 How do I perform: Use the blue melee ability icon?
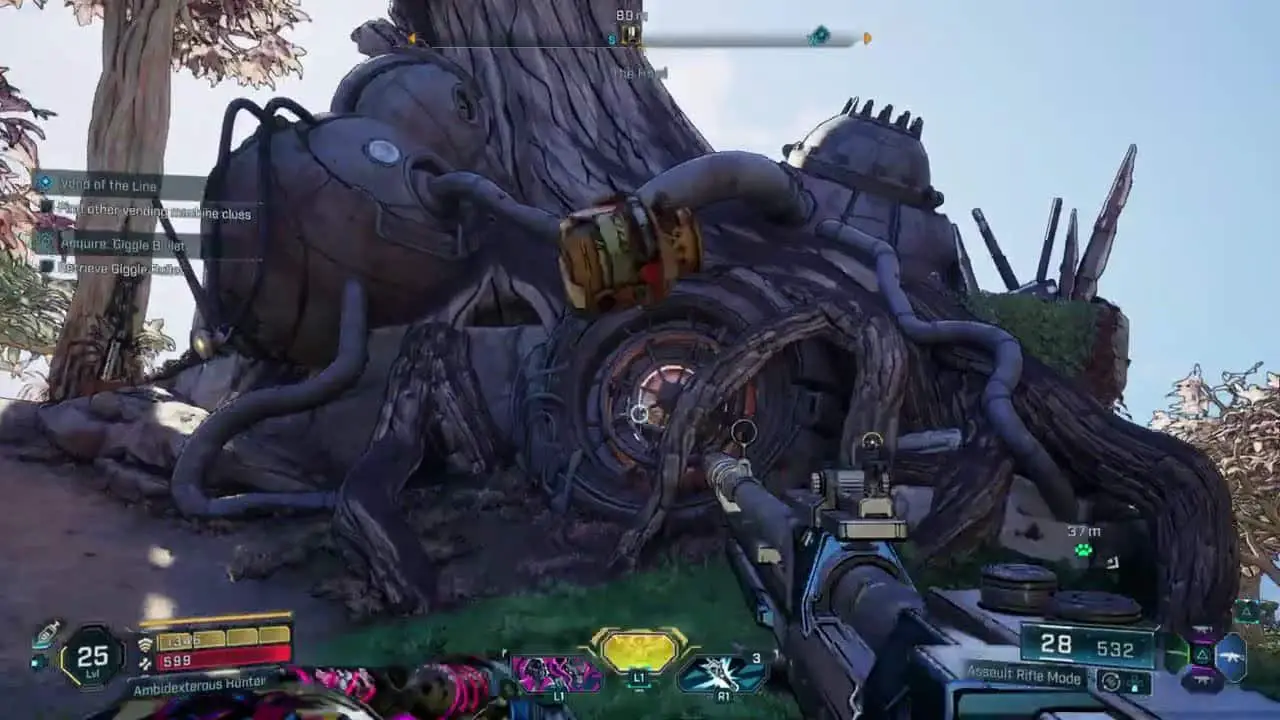[721, 673]
